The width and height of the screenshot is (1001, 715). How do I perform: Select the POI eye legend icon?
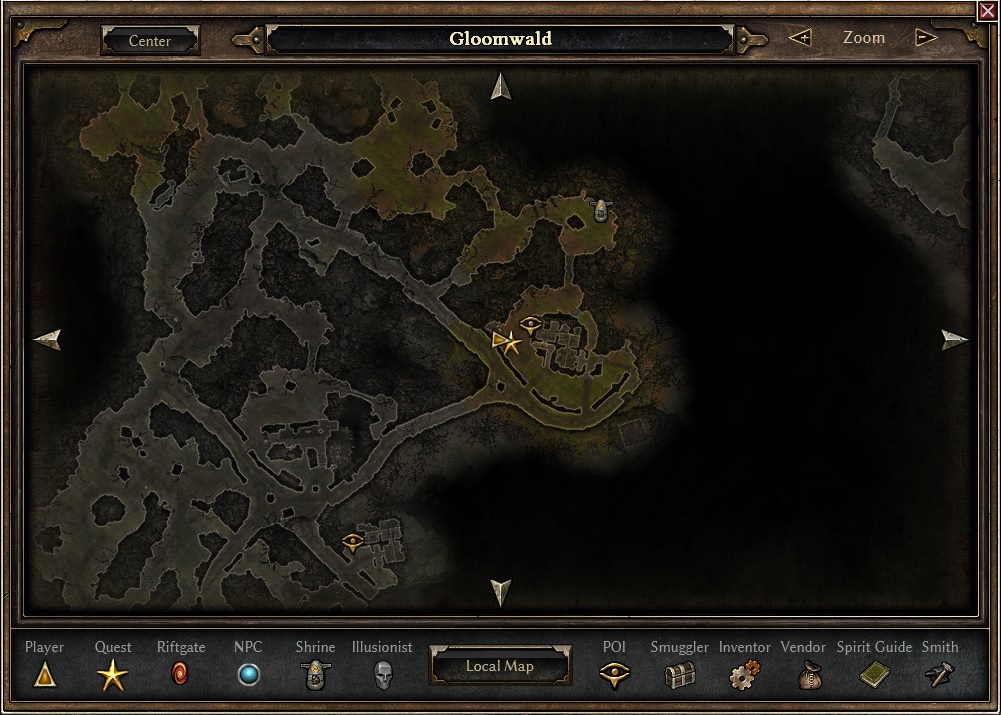614,675
